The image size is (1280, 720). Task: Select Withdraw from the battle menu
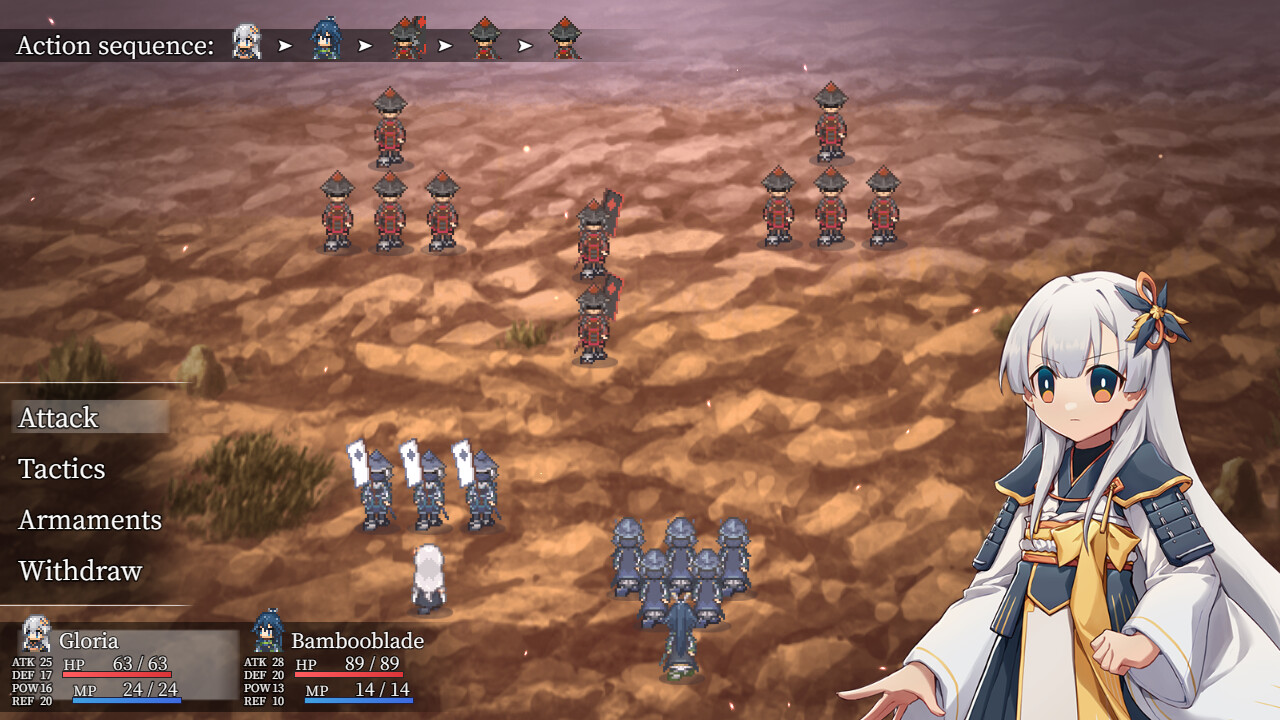(x=80, y=571)
